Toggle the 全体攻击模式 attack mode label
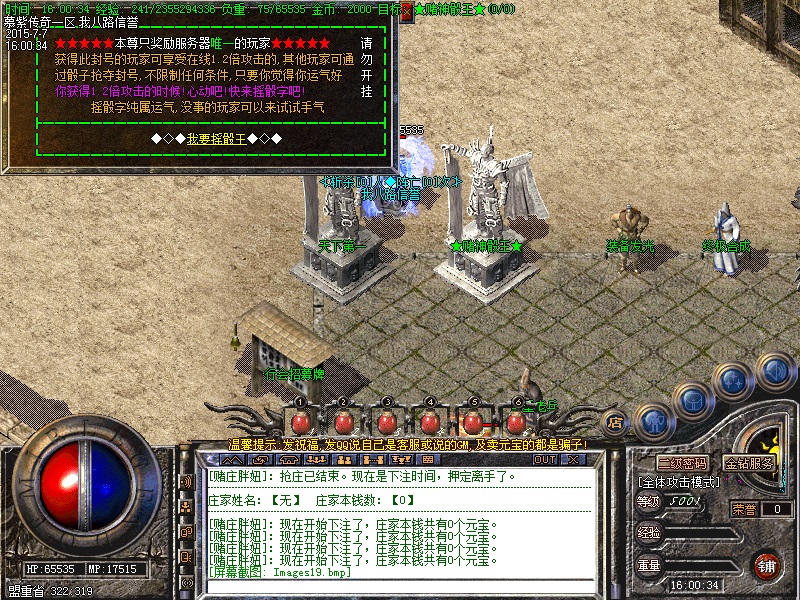The image size is (800, 600). pos(681,481)
